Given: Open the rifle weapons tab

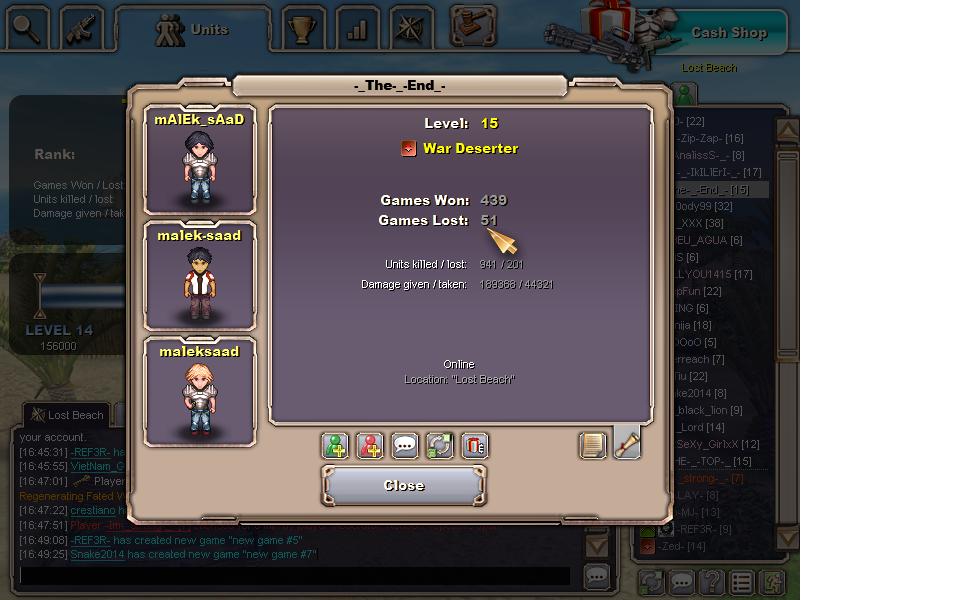Looking at the screenshot, I should coord(81,30).
